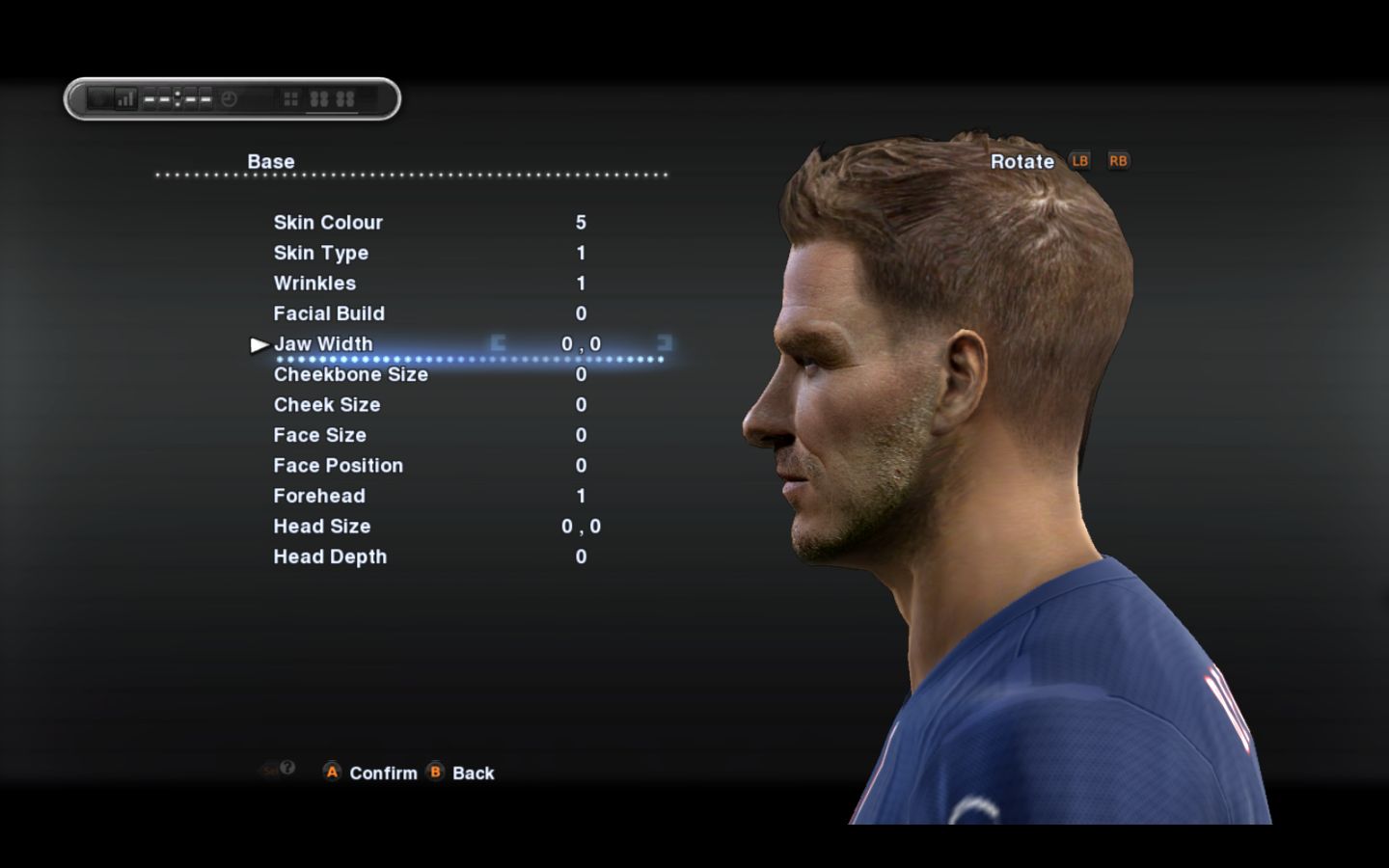Choose the Head Size entry
Image resolution: width=1389 pixels, height=868 pixels.
322,527
